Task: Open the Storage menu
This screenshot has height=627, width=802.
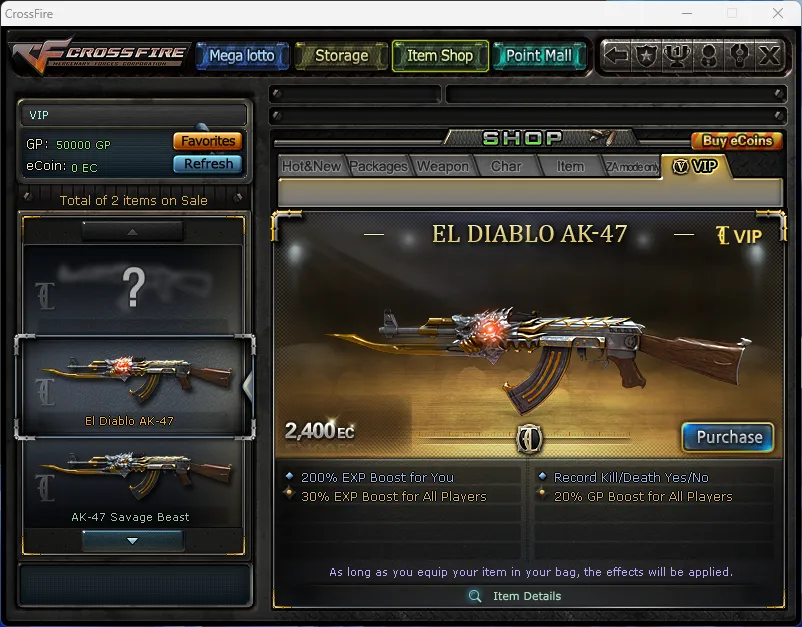Action: (x=341, y=56)
